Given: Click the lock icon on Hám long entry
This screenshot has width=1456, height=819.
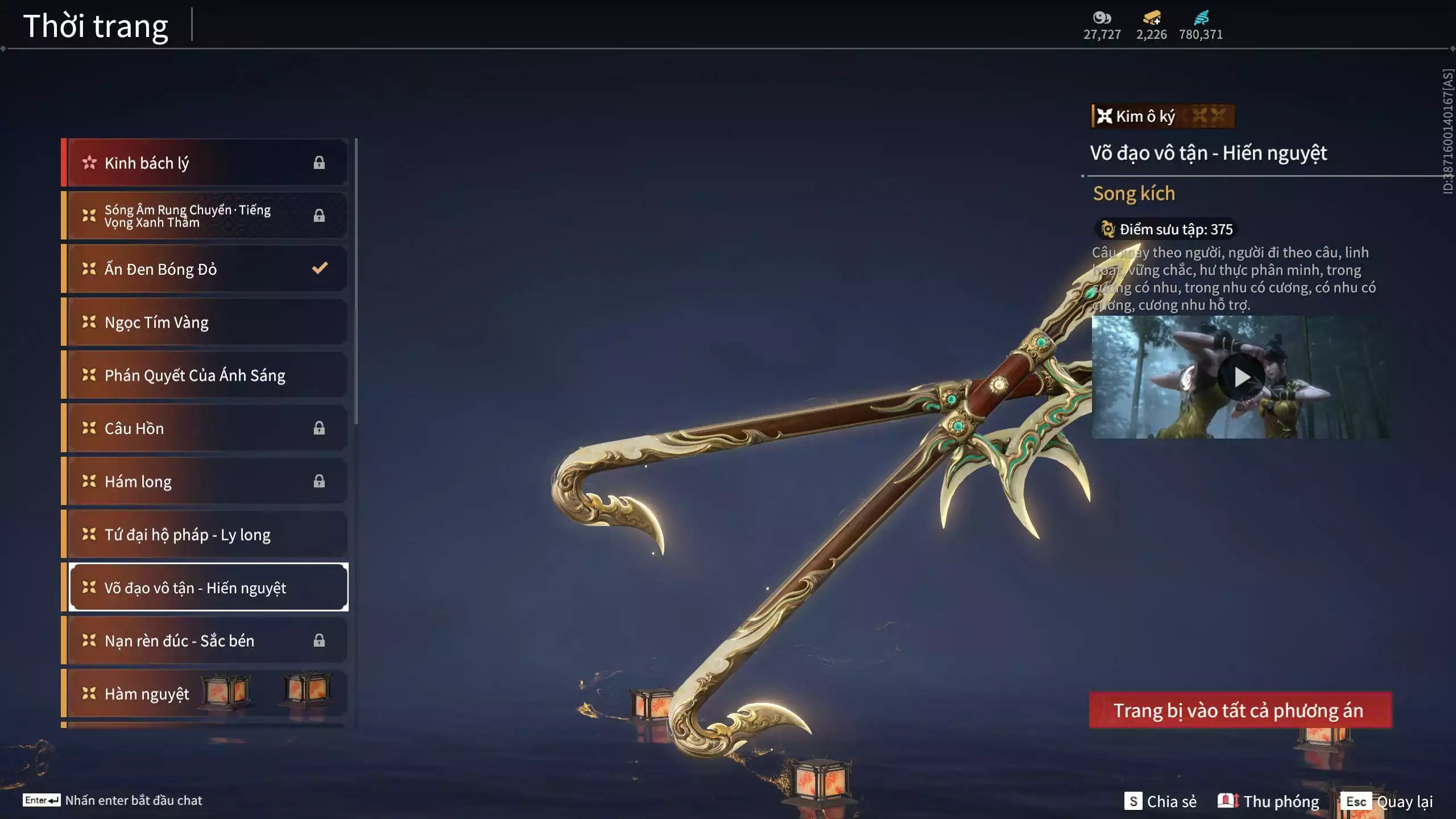Looking at the screenshot, I should pyautogui.click(x=318, y=481).
